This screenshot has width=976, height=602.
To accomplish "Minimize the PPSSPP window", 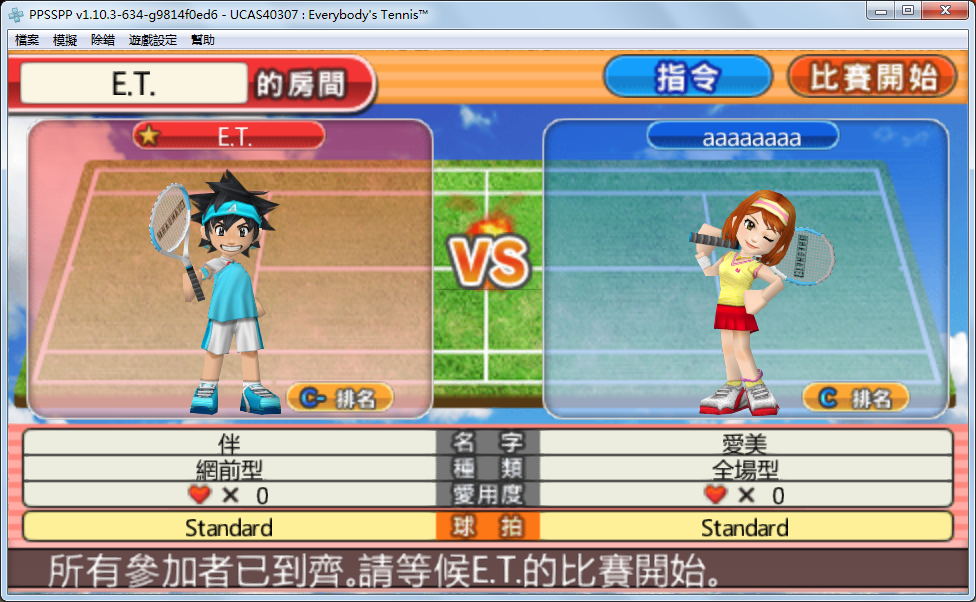I will click(880, 10).
